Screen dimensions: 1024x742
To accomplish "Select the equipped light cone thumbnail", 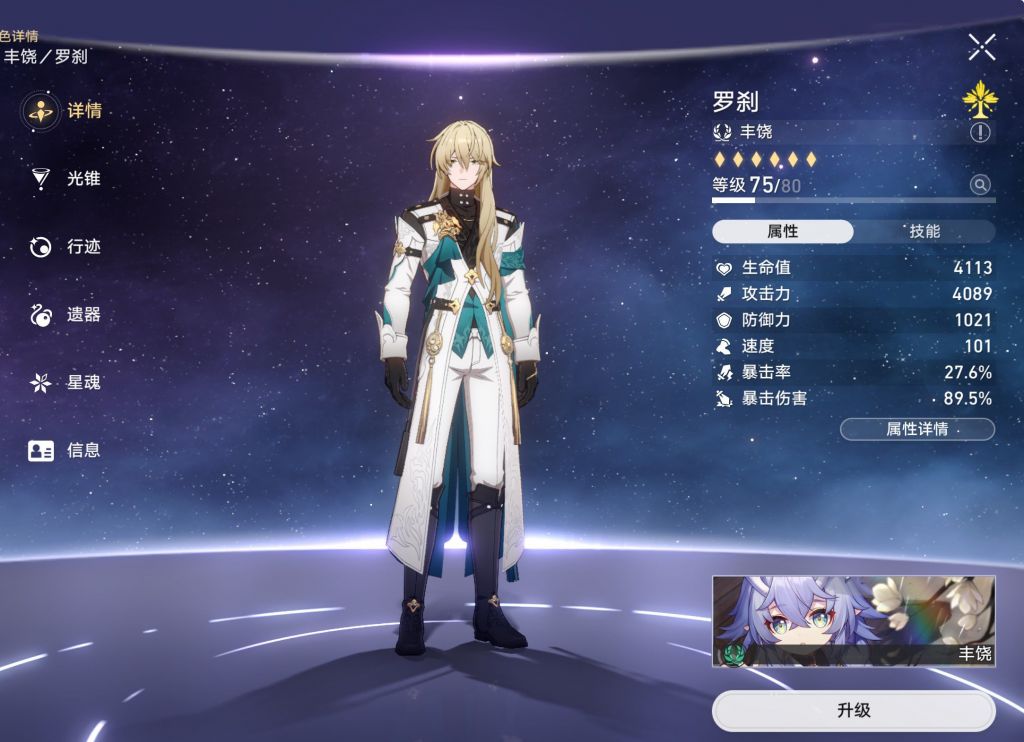I will click(x=853, y=621).
